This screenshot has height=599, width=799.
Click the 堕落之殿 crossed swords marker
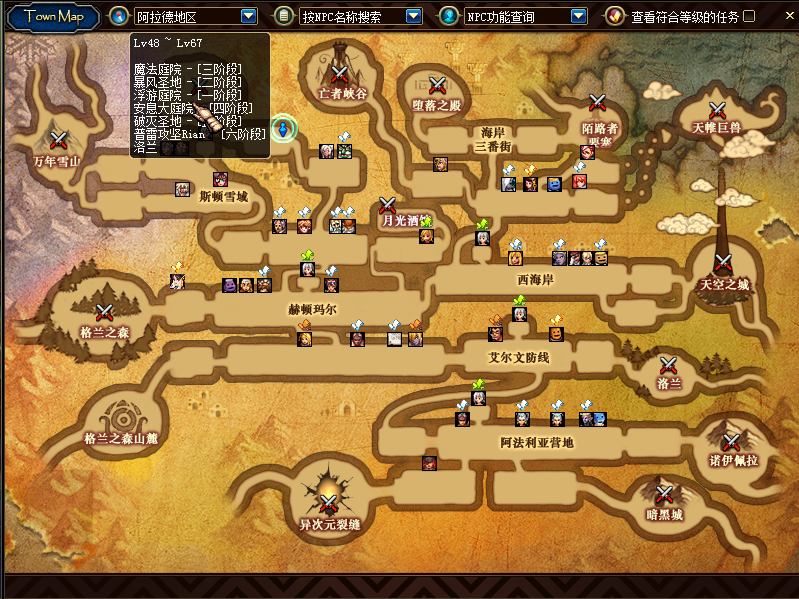pos(437,85)
